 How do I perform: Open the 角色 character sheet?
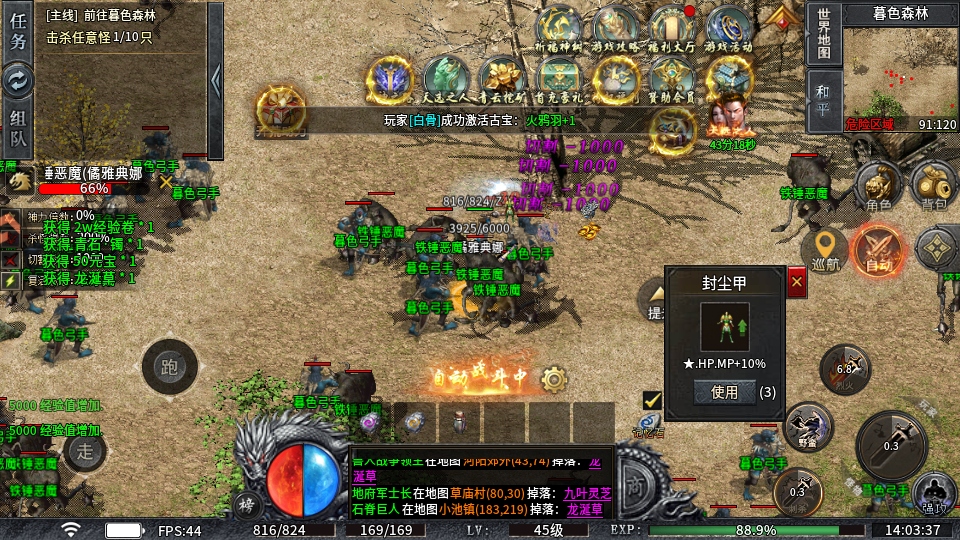[x=878, y=186]
